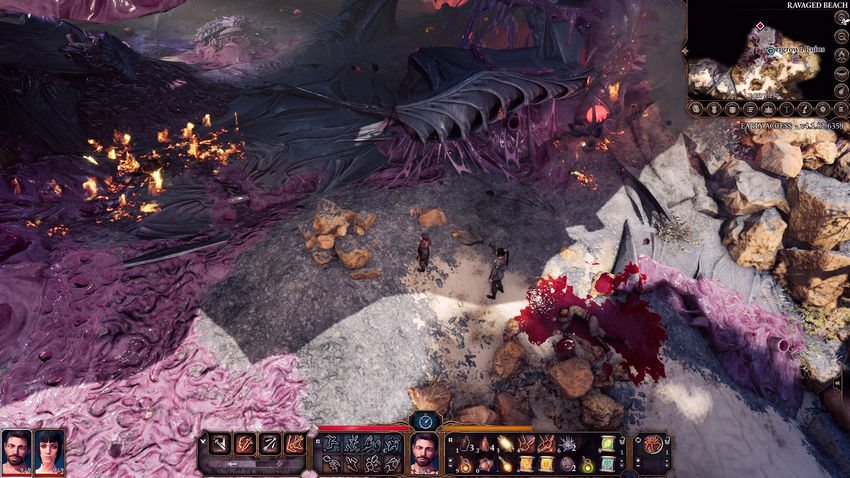Activate the ranged bow attack icon
850x478 pixels.
(270, 444)
